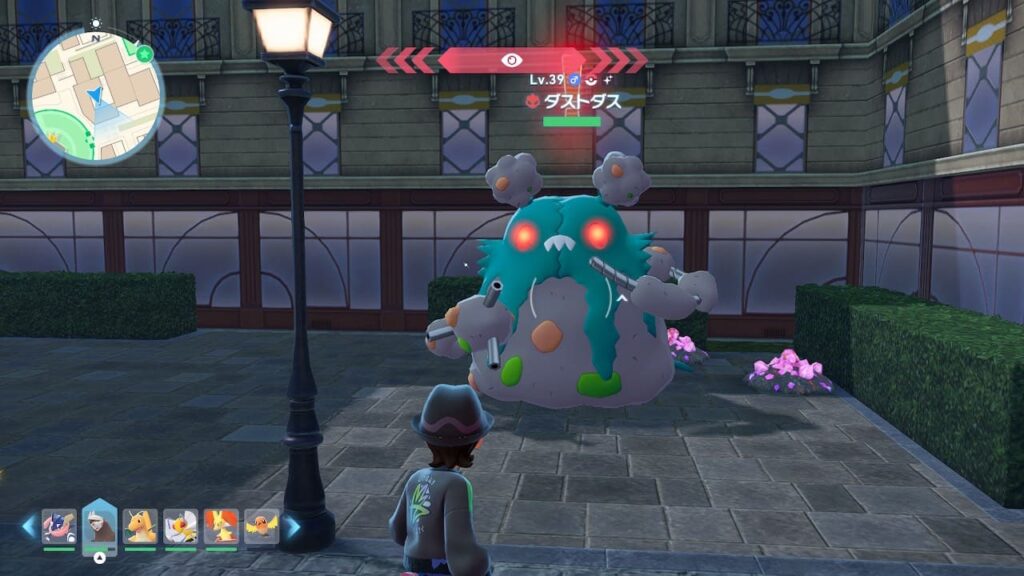Select the Delphox party slot
The image size is (1024, 576).
[221, 526]
